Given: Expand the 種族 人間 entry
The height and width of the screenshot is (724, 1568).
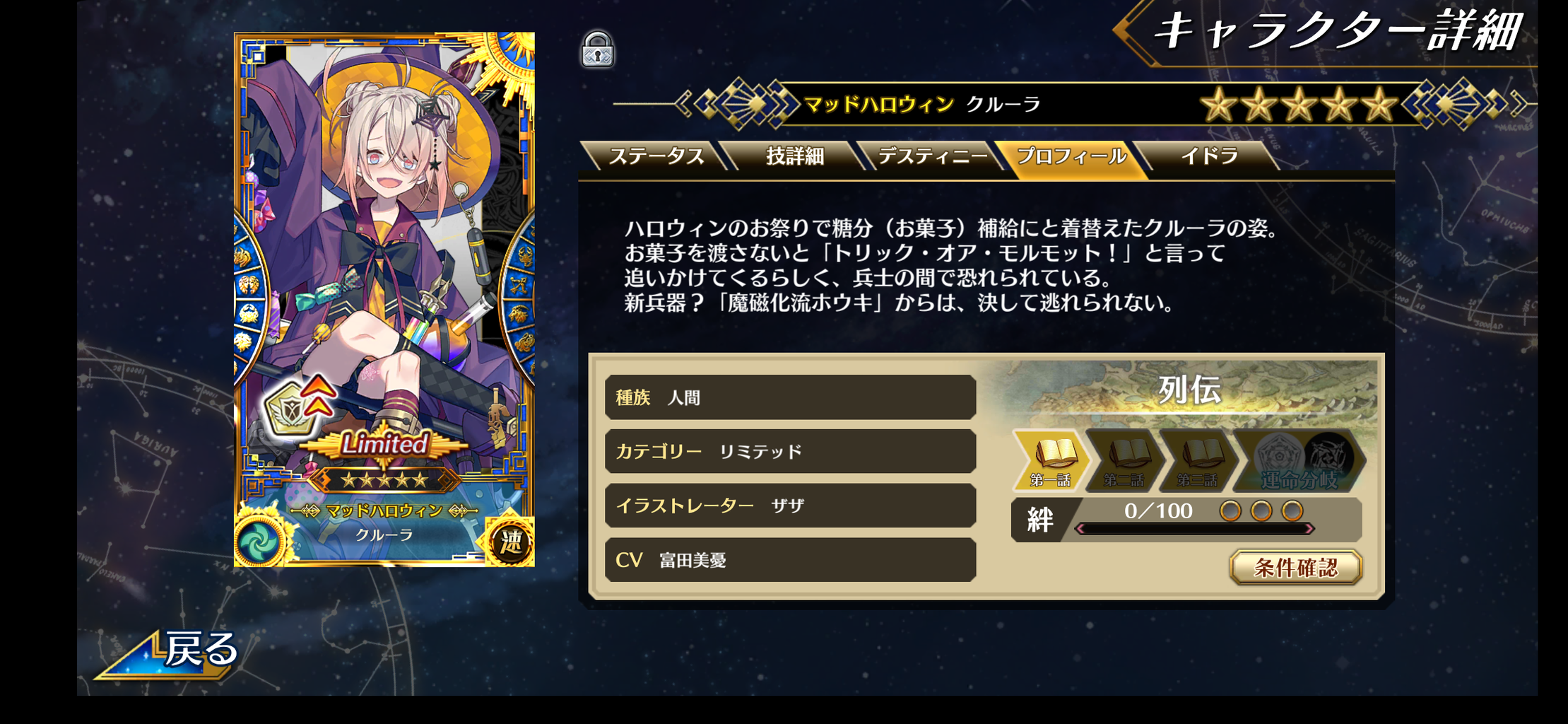Looking at the screenshot, I should click(789, 397).
